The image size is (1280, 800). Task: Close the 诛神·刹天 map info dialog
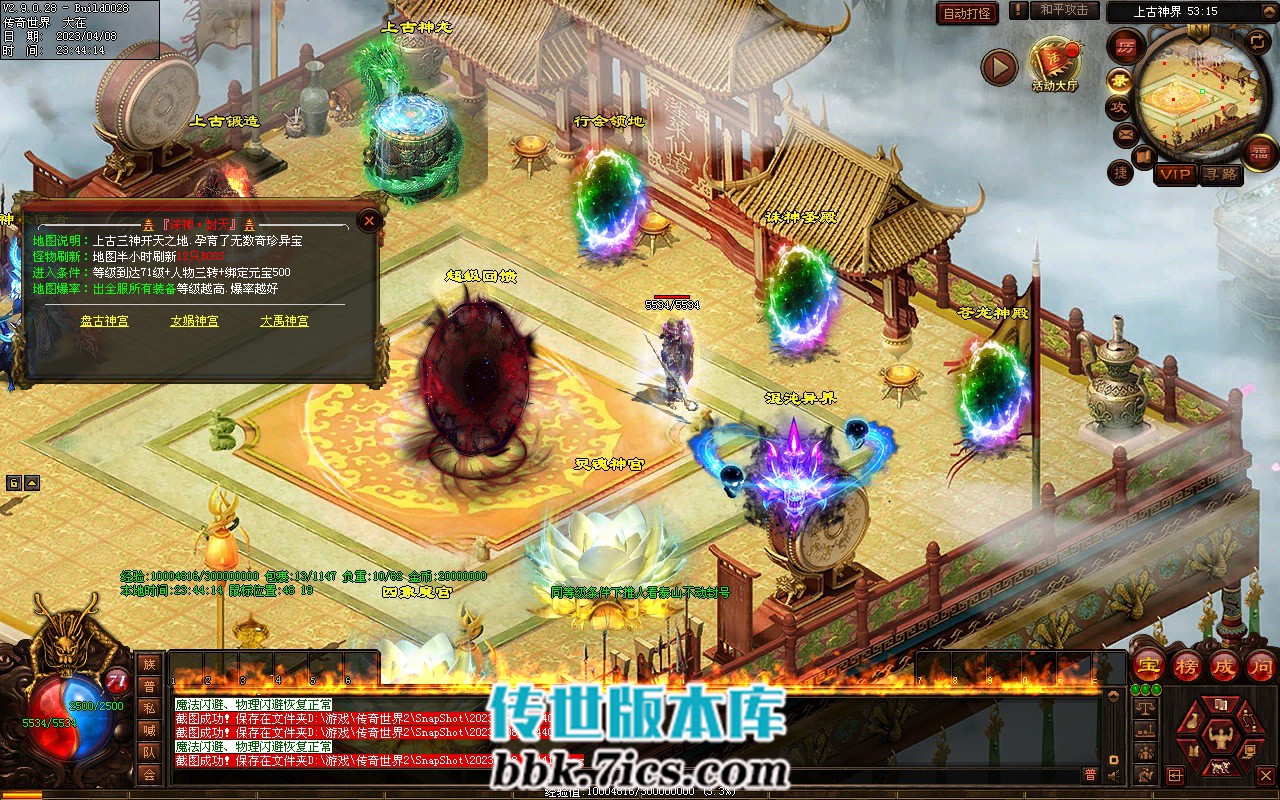pyautogui.click(x=369, y=221)
